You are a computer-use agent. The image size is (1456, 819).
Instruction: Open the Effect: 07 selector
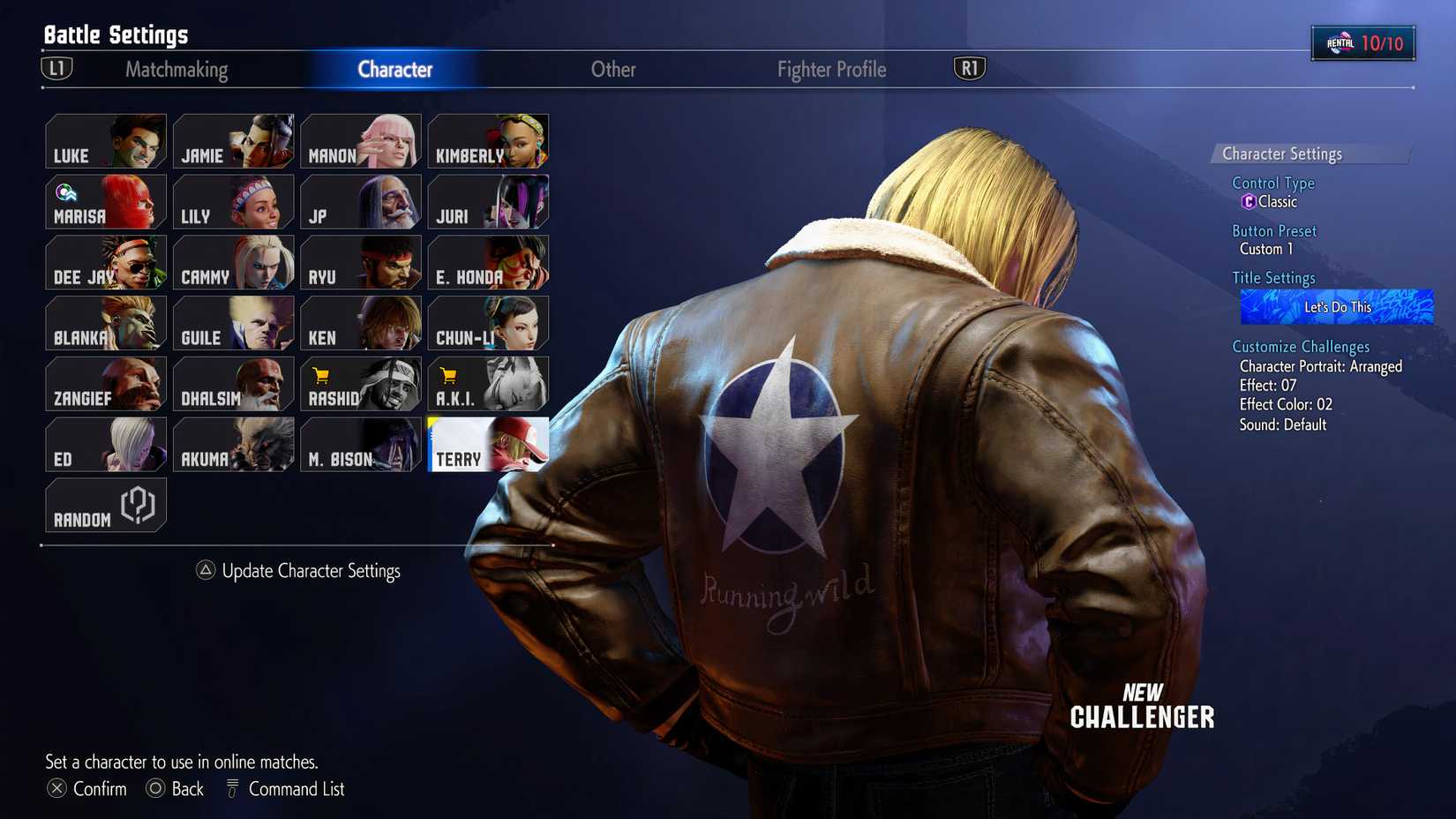tap(1267, 386)
